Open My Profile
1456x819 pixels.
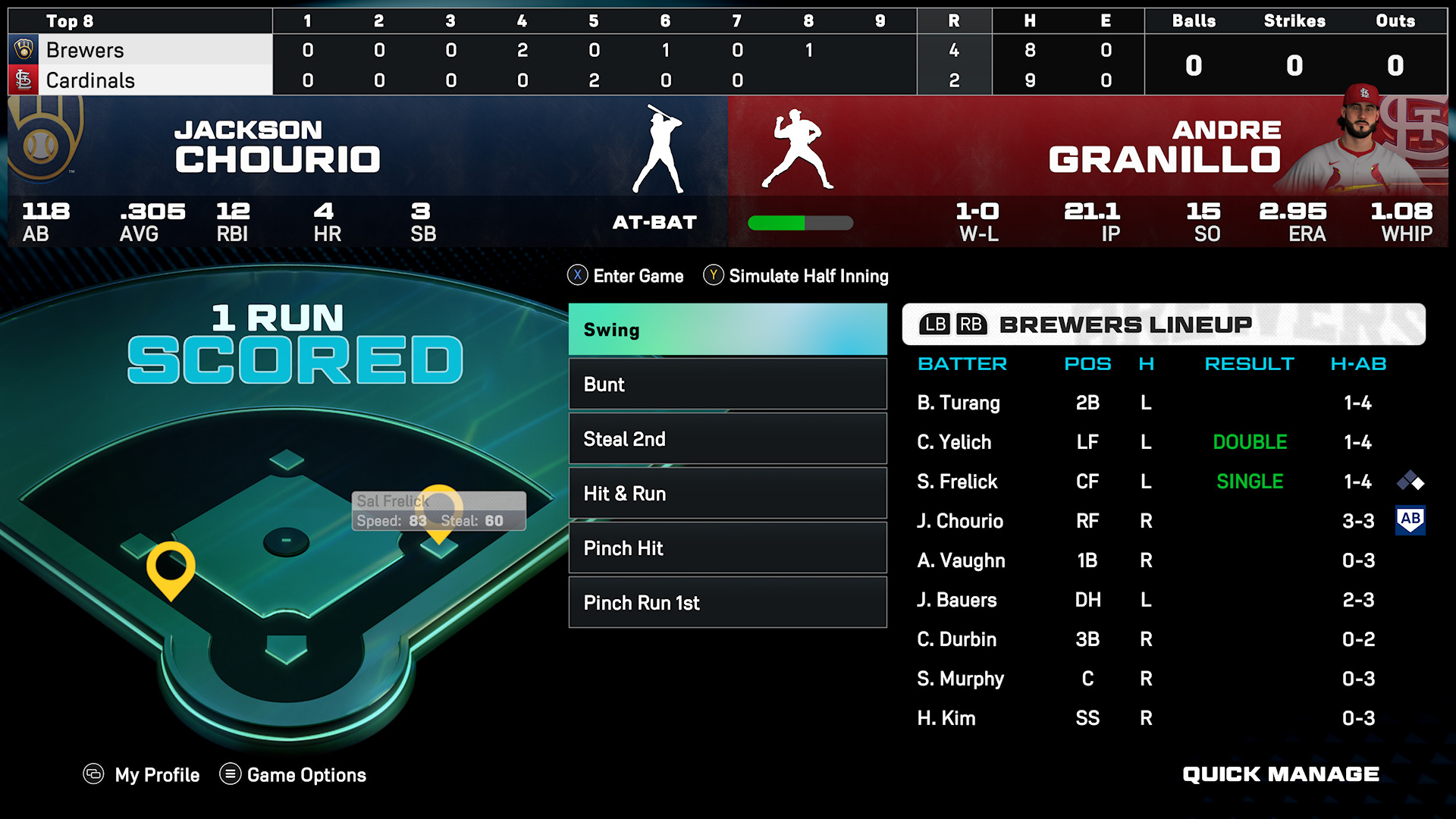coord(142,775)
